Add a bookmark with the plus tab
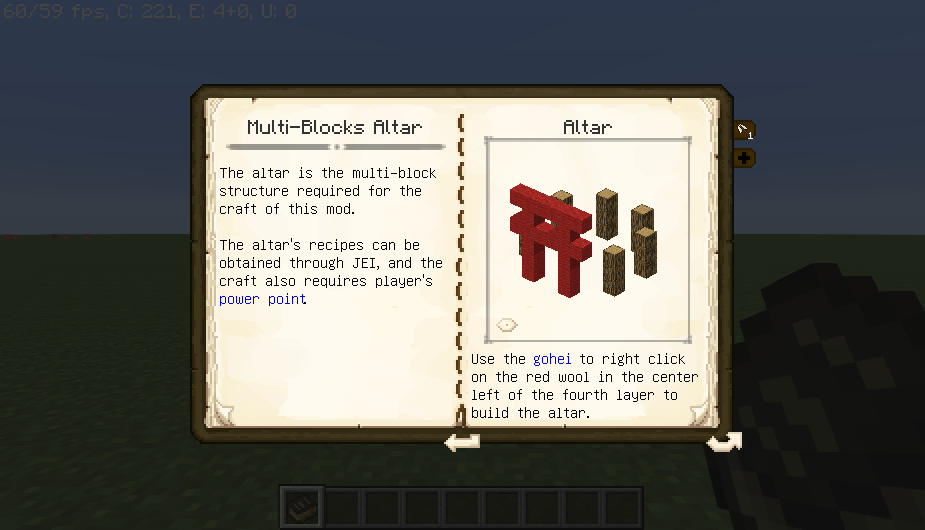The height and width of the screenshot is (530, 925). 745,158
